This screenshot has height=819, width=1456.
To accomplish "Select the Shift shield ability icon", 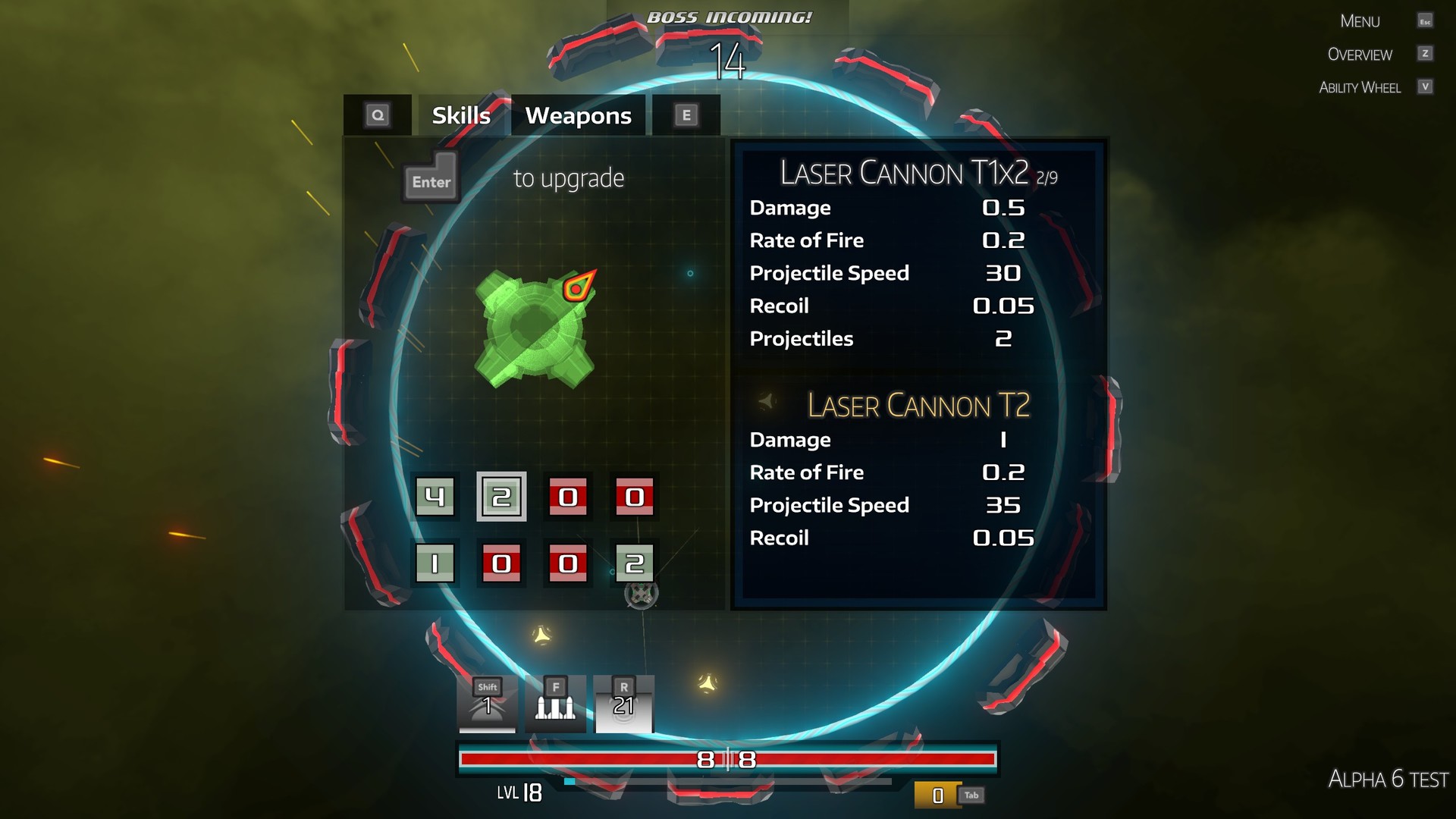I will pyautogui.click(x=488, y=705).
